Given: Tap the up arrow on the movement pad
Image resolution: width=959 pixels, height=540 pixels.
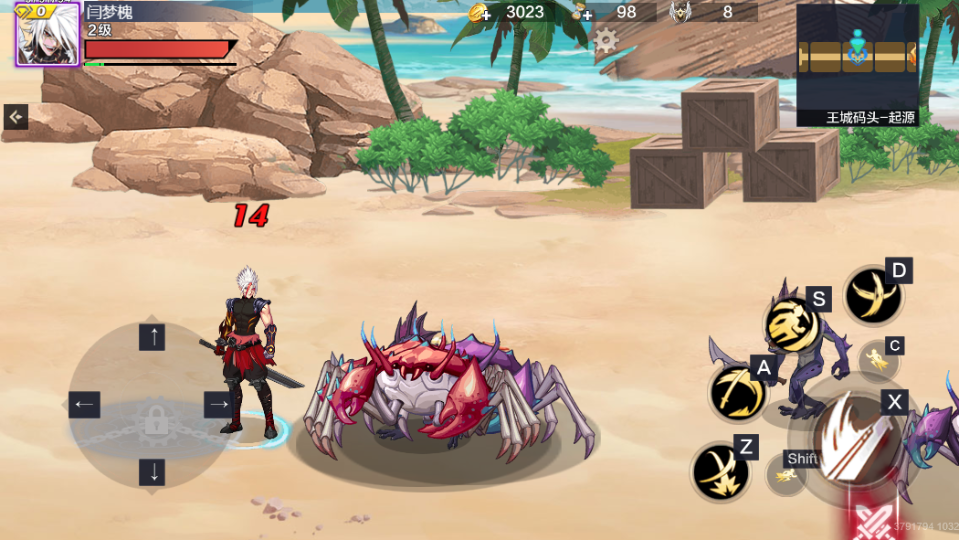Looking at the screenshot, I should pyautogui.click(x=152, y=337).
